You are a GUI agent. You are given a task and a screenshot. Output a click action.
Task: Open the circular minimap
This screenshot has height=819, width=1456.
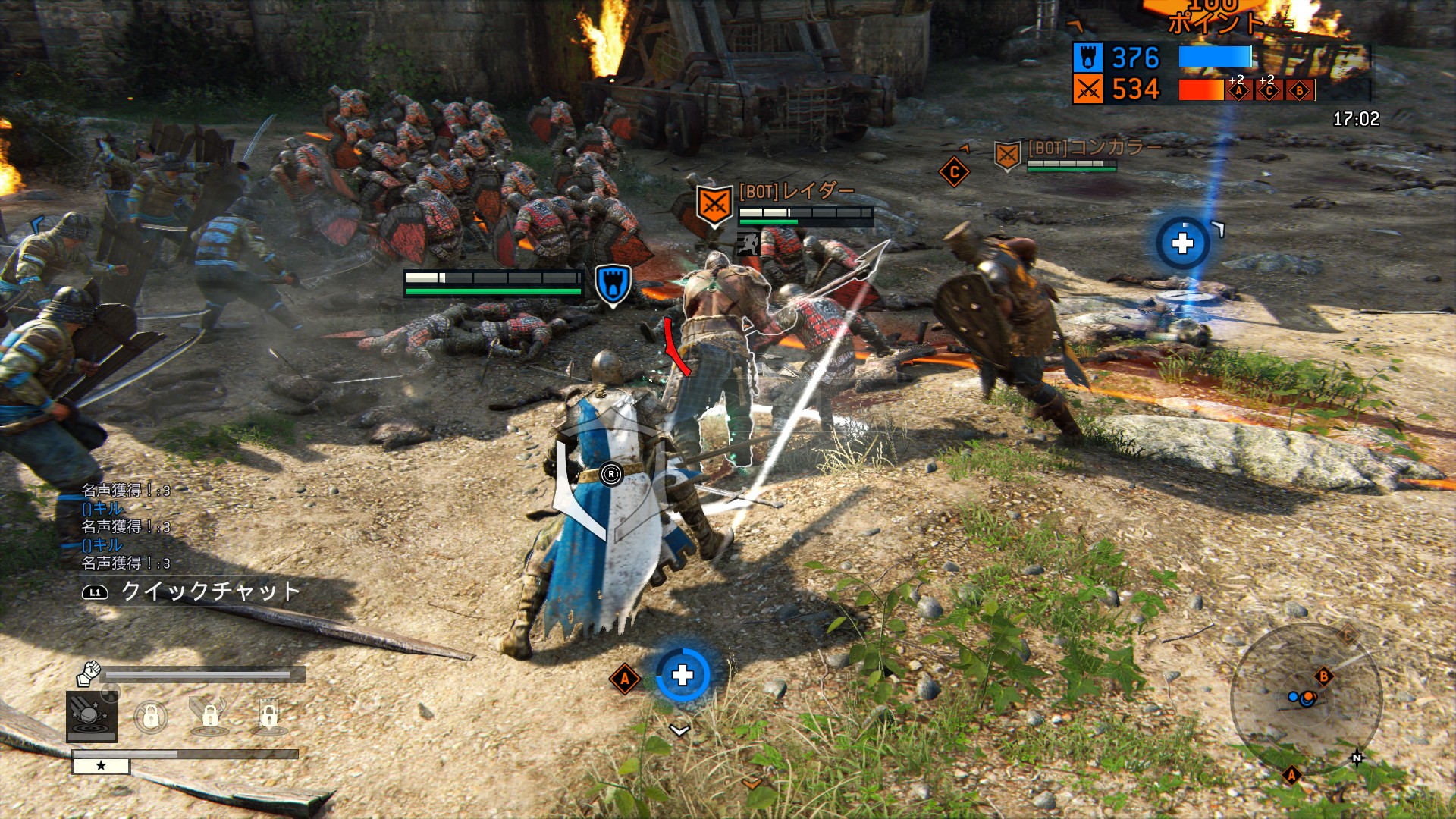(1306, 698)
